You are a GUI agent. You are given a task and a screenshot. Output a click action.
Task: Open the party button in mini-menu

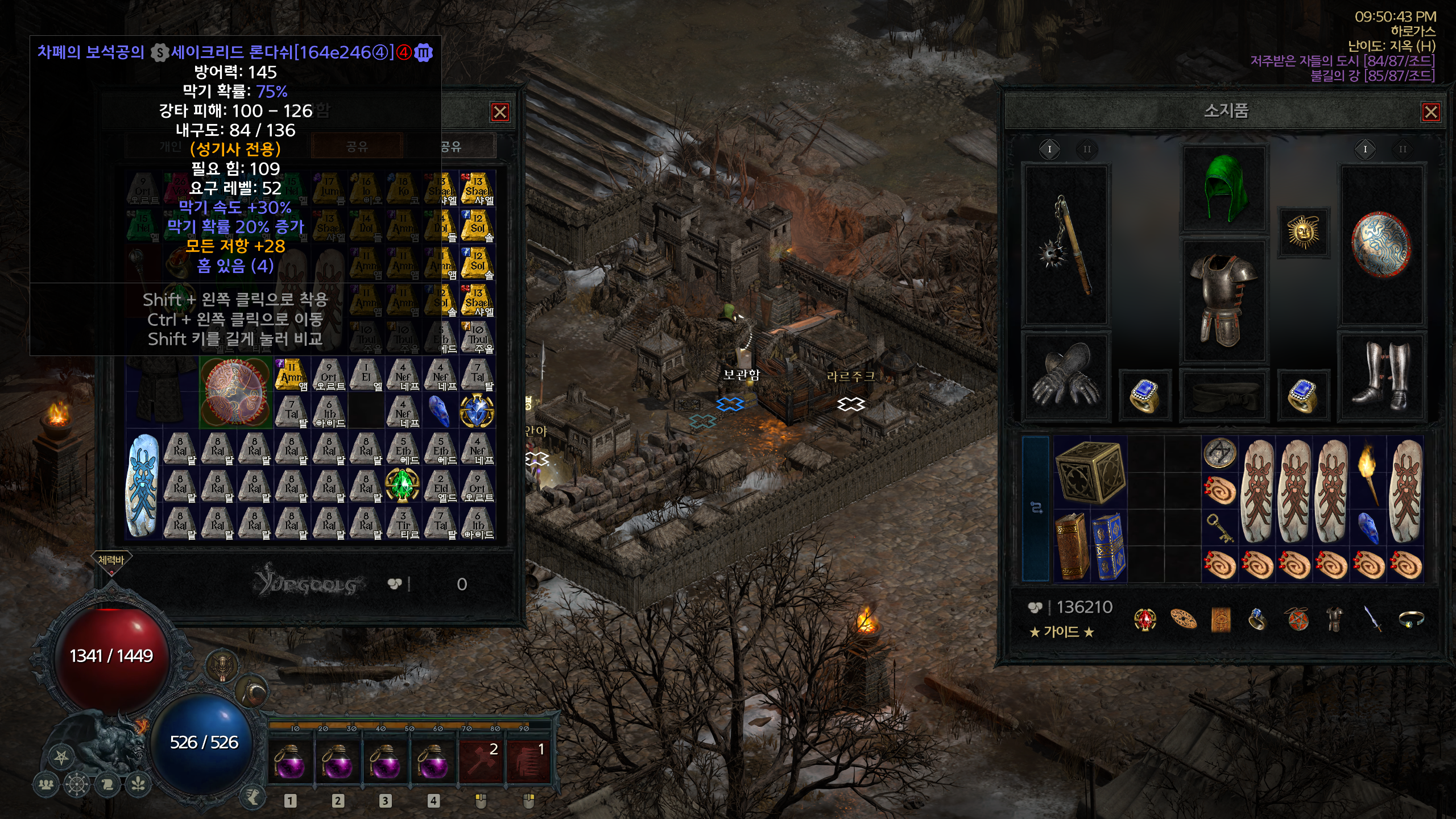(46, 785)
